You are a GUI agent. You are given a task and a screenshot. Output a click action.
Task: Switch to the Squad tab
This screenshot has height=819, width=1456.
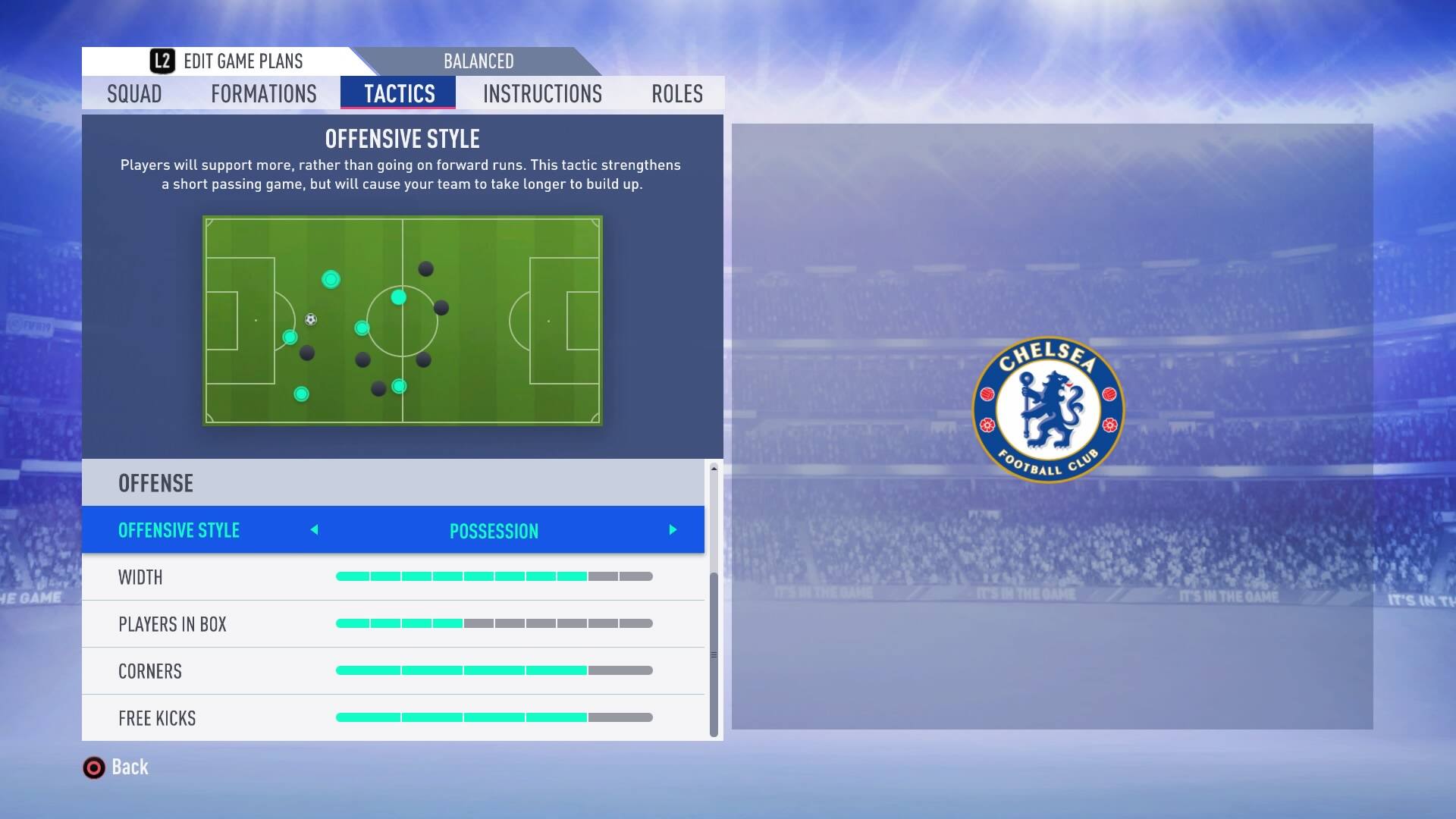click(134, 94)
